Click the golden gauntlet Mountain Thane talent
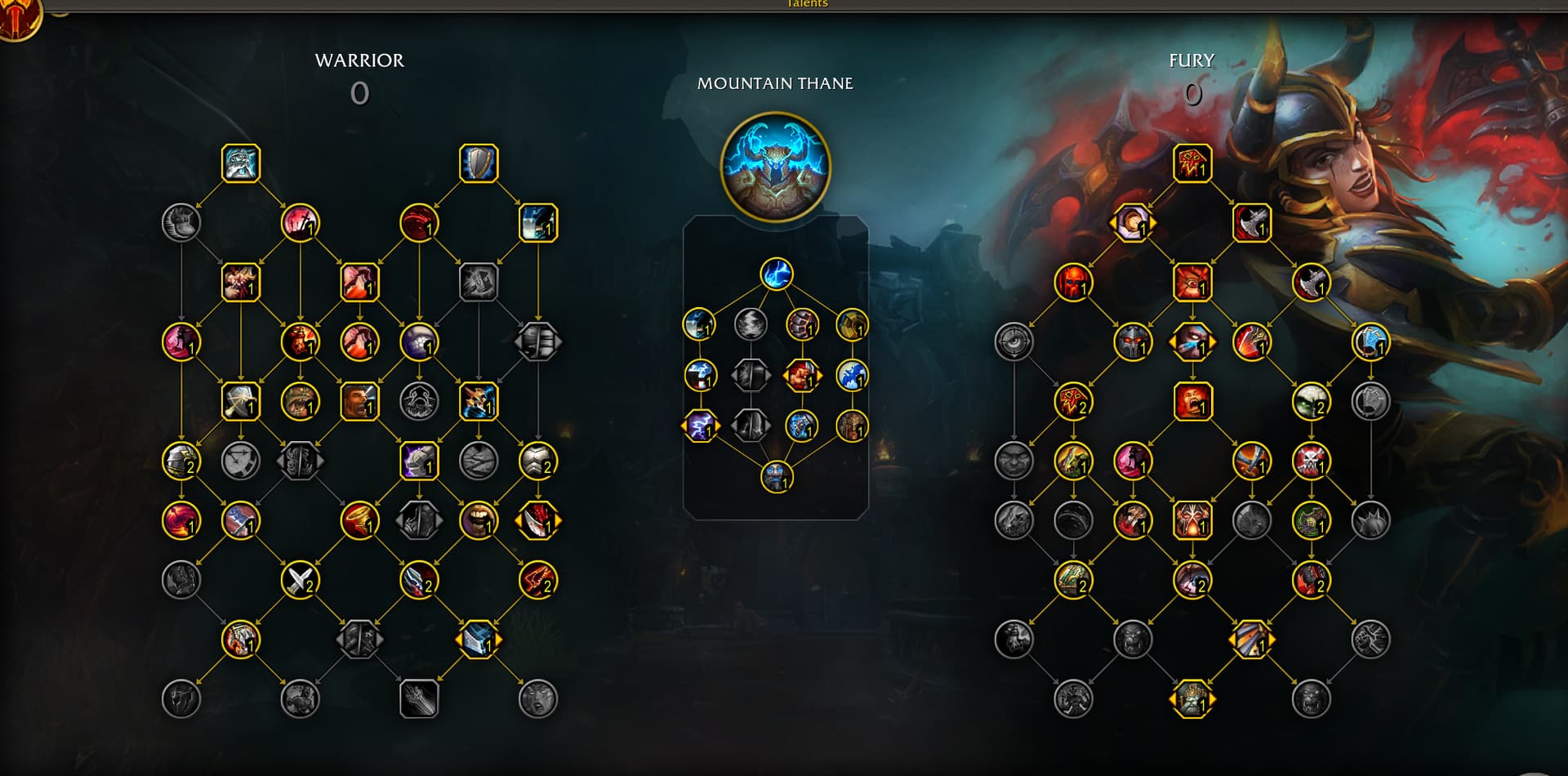The width and height of the screenshot is (1568, 776). pyautogui.click(x=852, y=324)
